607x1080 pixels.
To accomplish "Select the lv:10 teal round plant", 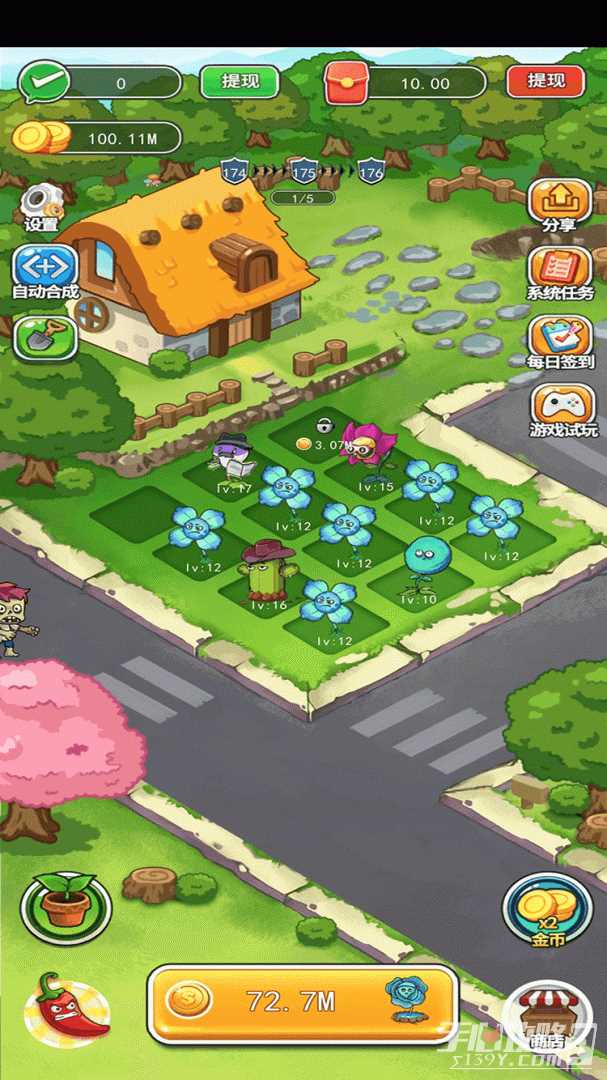I will click(421, 565).
